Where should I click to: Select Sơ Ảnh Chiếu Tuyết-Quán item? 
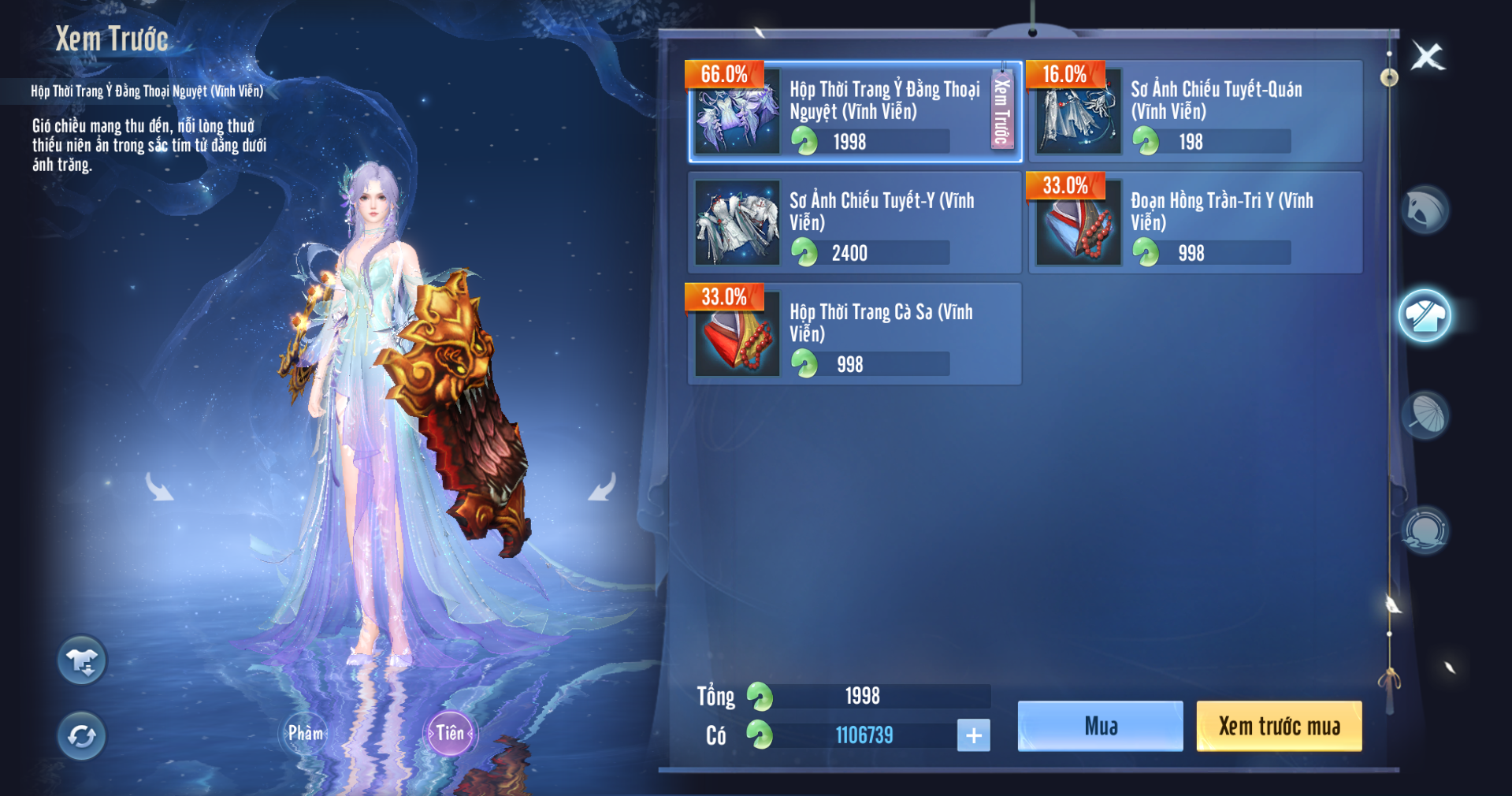[1195, 112]
